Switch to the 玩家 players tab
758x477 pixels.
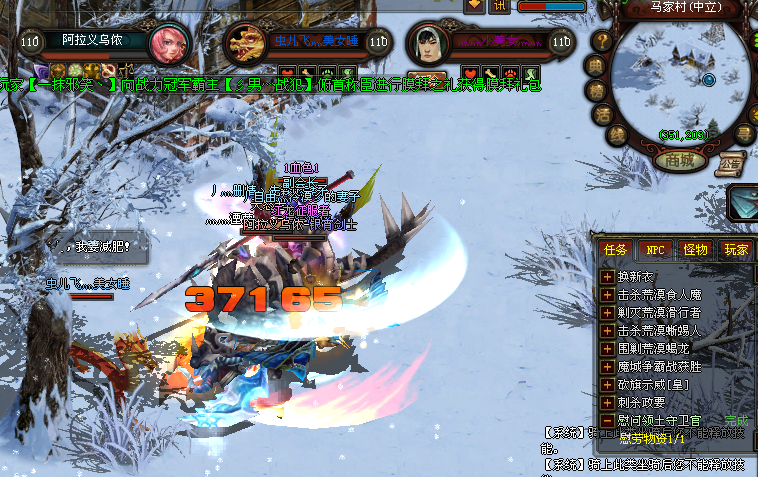(736, 249)
